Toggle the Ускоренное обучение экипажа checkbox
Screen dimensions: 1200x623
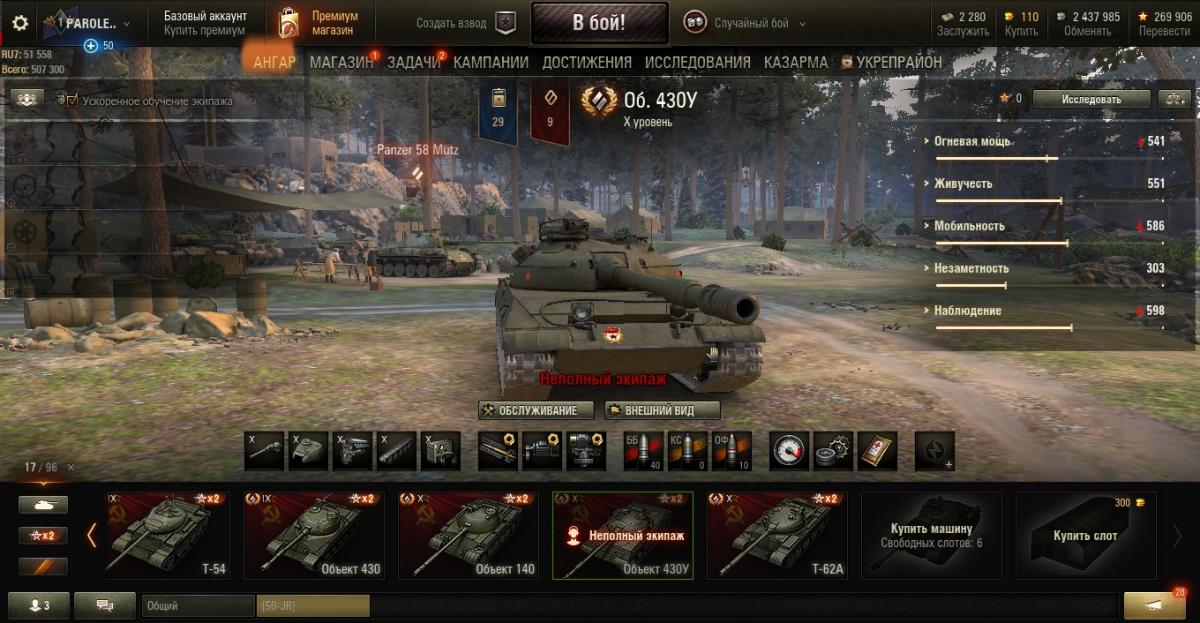coord(70,100)
